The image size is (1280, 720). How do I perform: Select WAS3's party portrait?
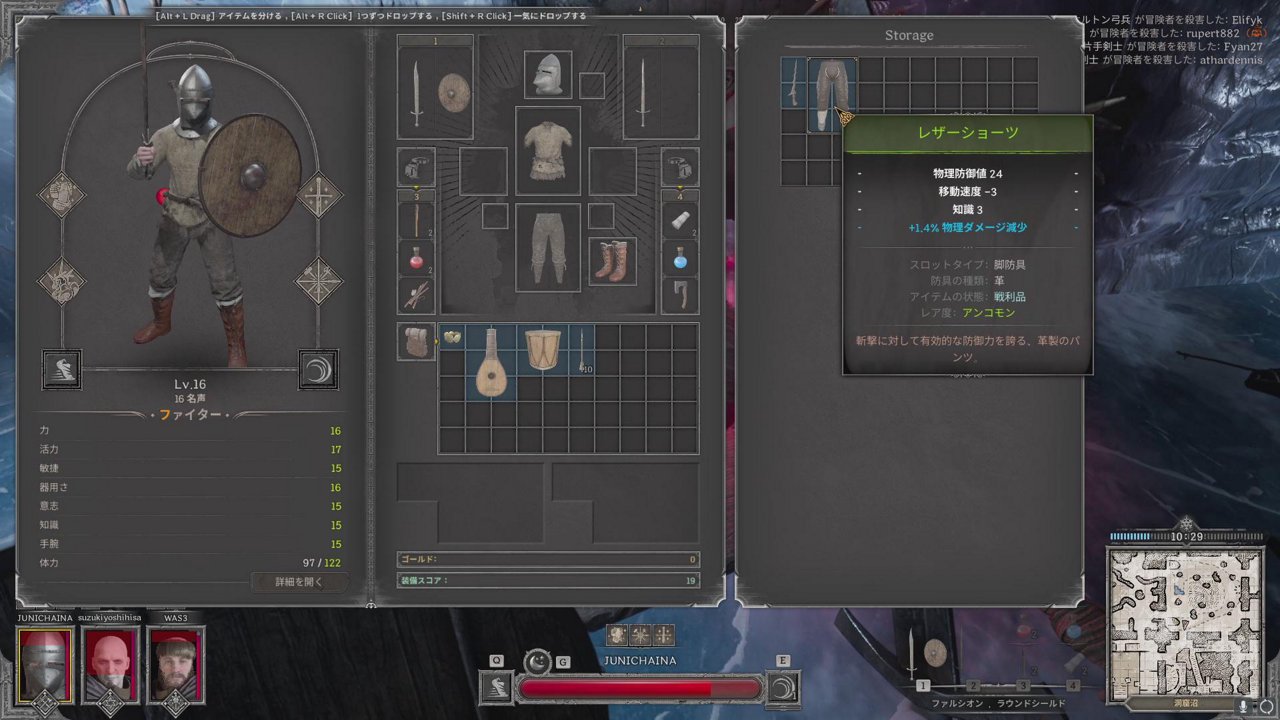tap(175, 665)
